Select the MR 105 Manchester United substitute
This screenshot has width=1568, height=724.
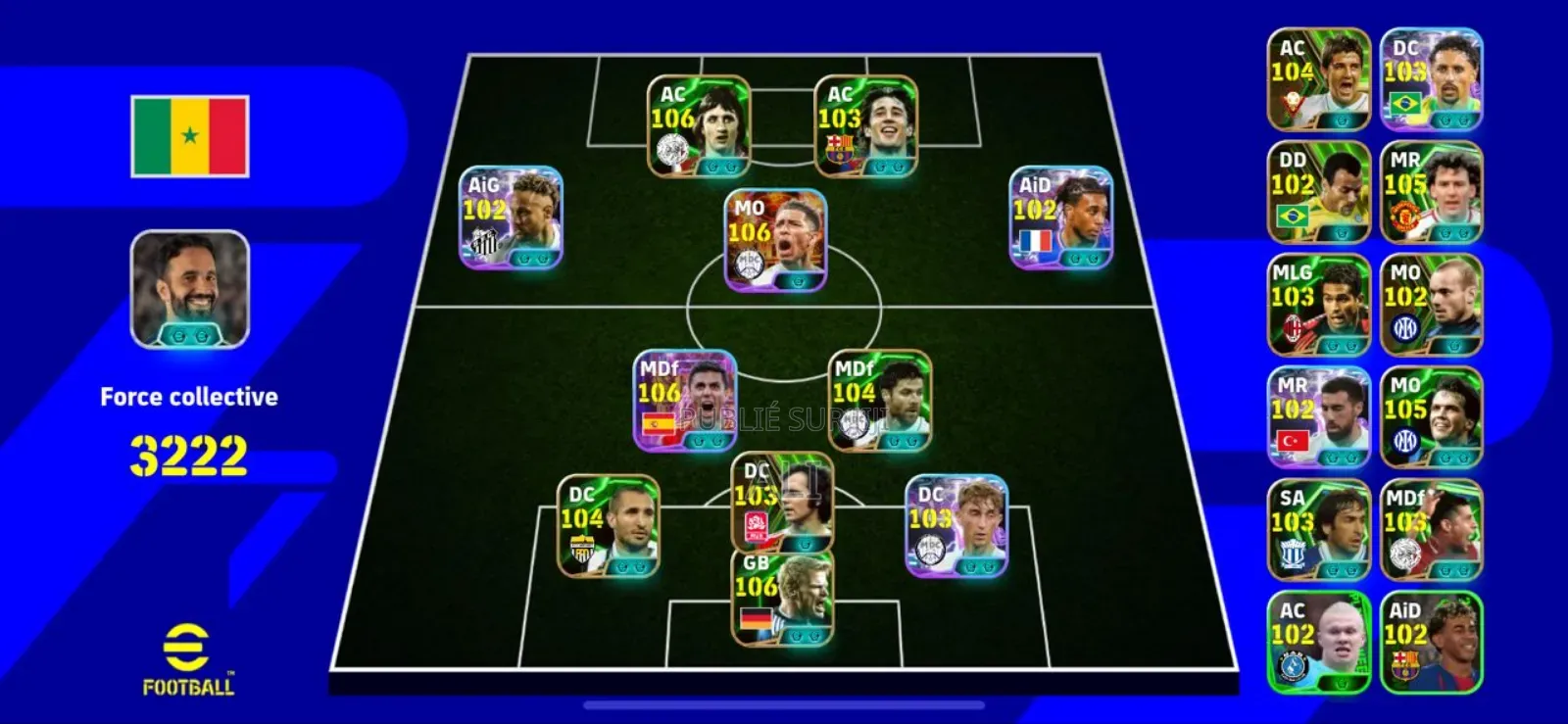pyautogui.click(x=1431, y=192)
